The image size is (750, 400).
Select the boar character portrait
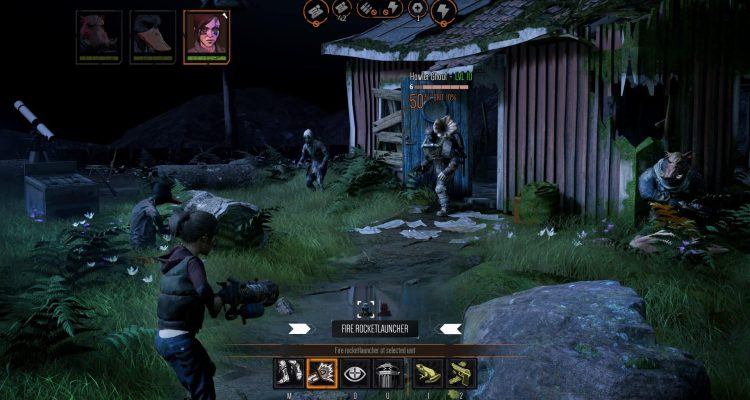[100, 32]
